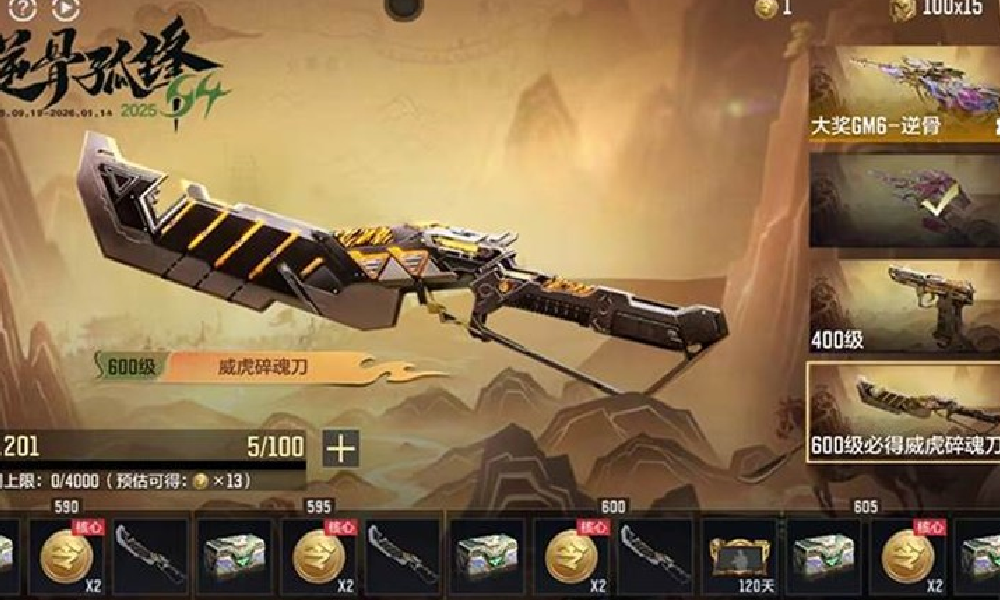
Task: Click the plus button beside 5/100
Action: click(341, 449)
